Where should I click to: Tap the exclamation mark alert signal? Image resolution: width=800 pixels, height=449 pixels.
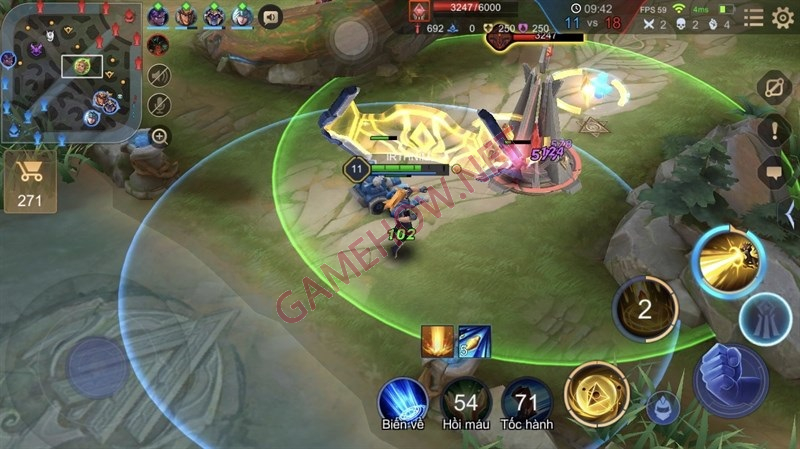tap(773, 130)
